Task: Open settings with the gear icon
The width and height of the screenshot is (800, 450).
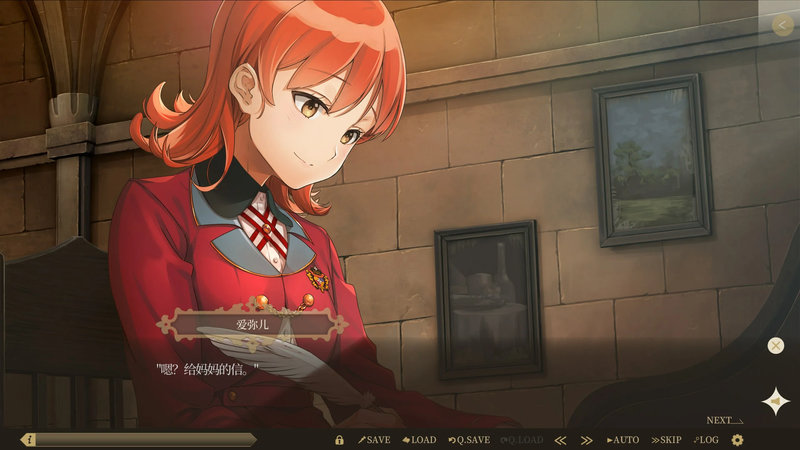Action: [x=738, y=440]
